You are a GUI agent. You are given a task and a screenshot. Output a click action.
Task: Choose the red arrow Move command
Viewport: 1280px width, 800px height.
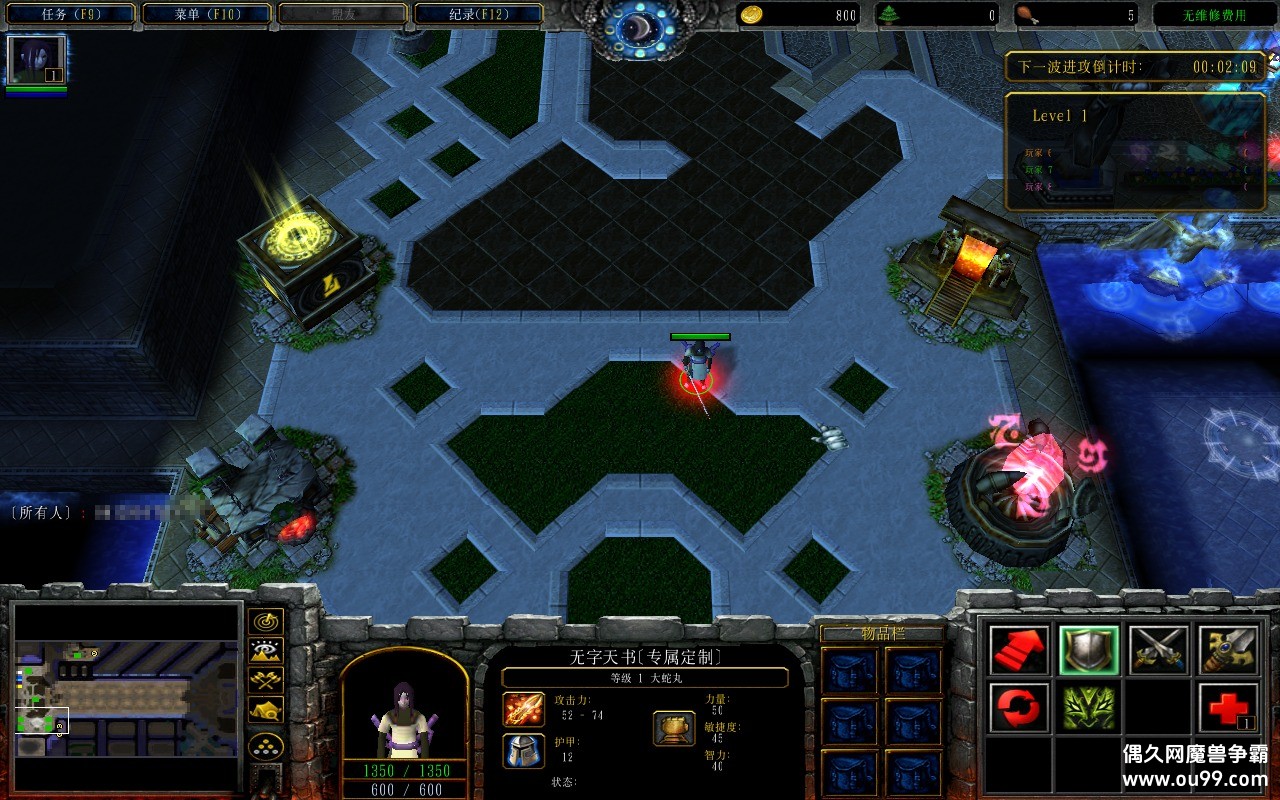pos(1020,650)
